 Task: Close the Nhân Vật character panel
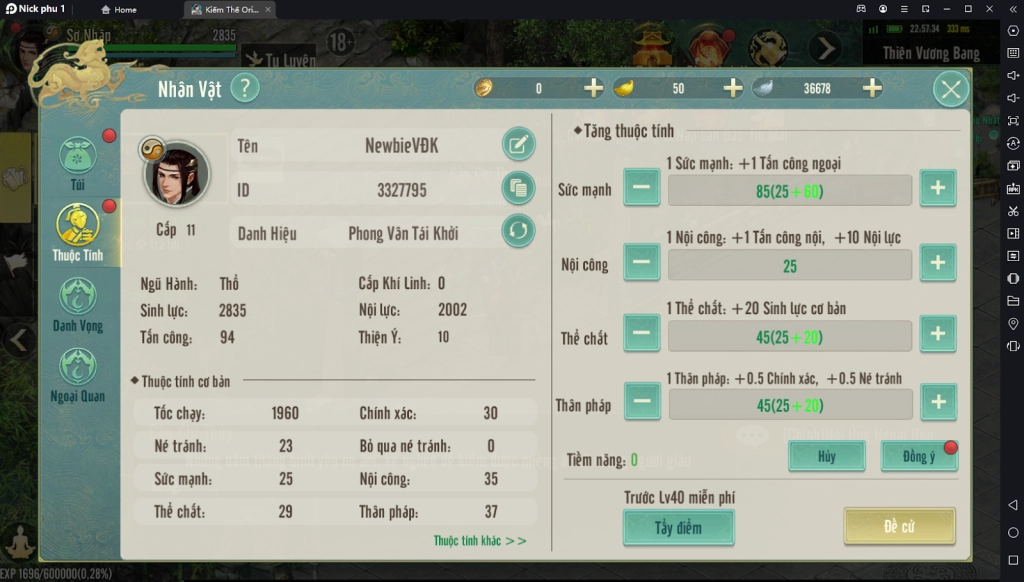[950, 90]
